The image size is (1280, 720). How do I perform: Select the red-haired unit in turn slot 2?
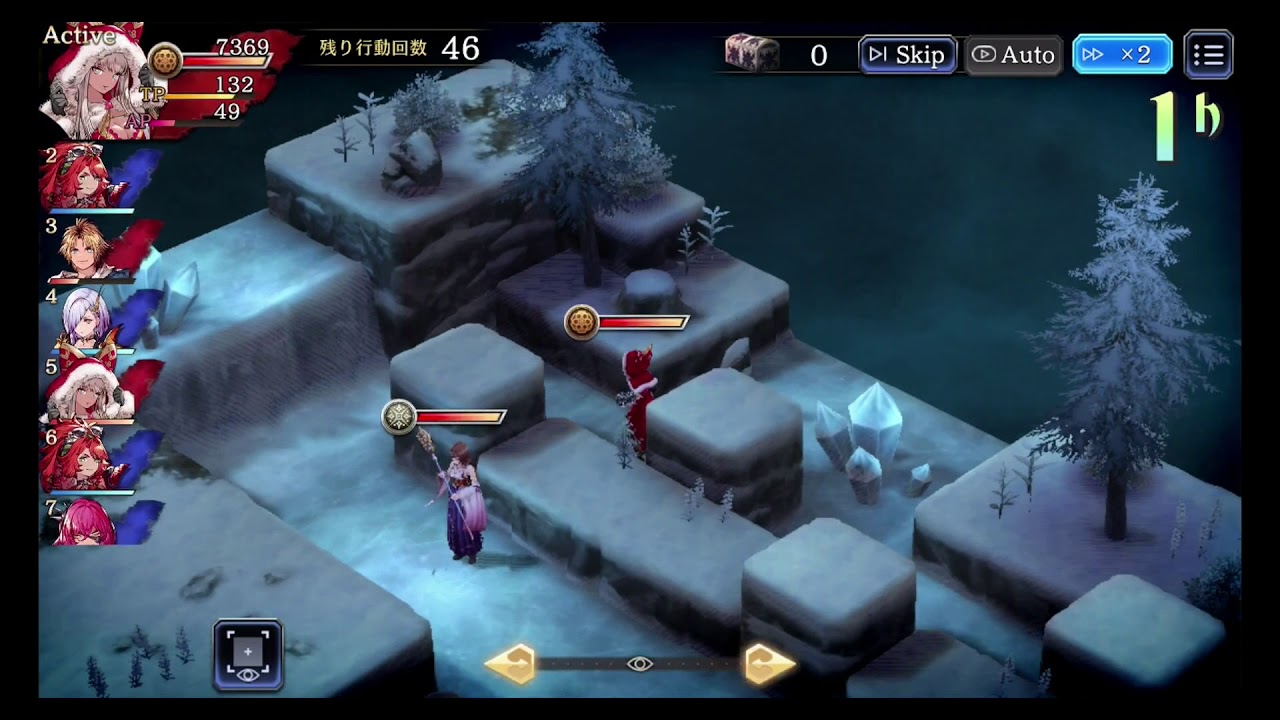[x=88, y=180]
